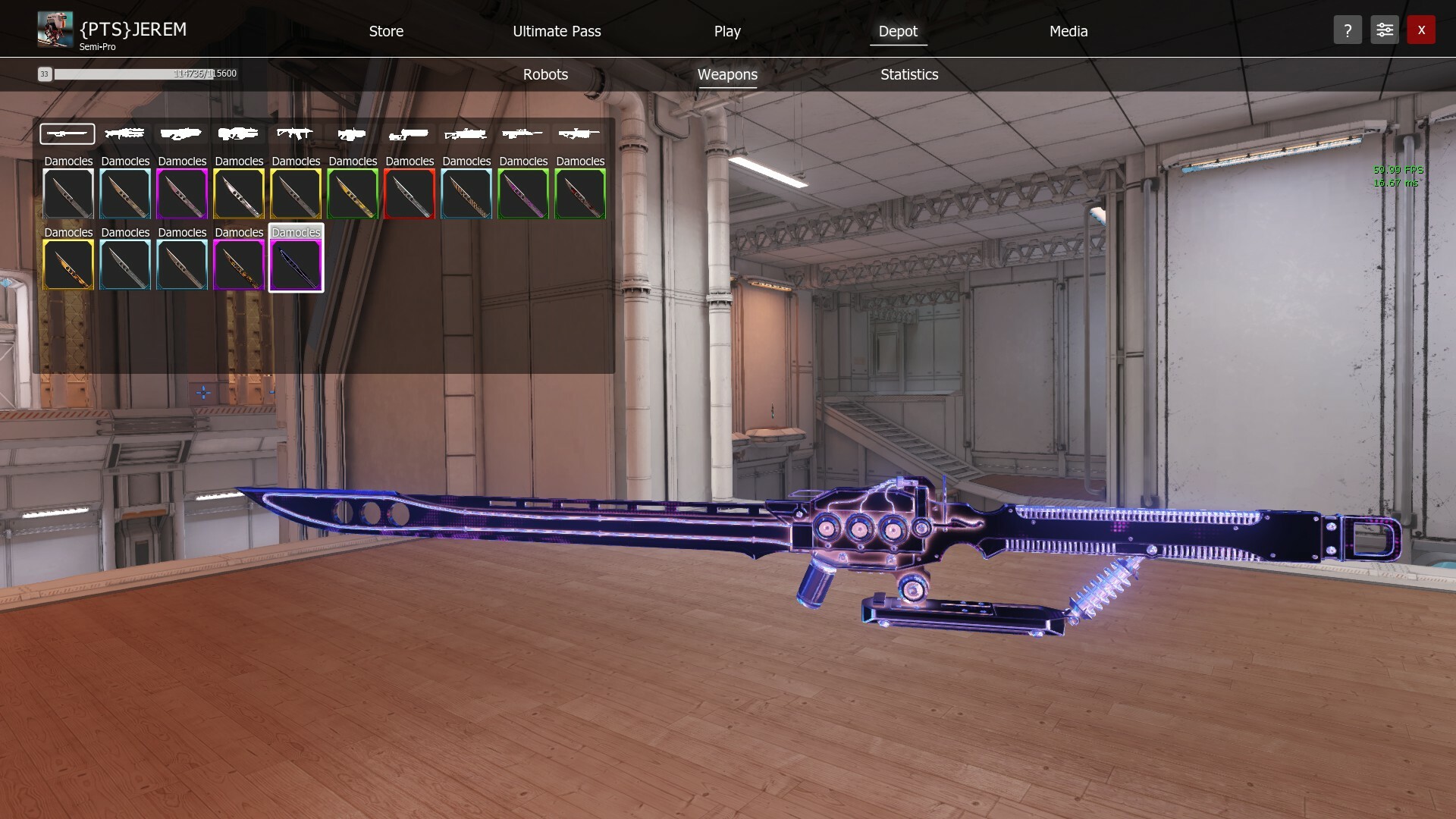The height and width of the screenshot is (819, 1456).
Task: Open the help question mark icon
Action: coord(1348,30)
